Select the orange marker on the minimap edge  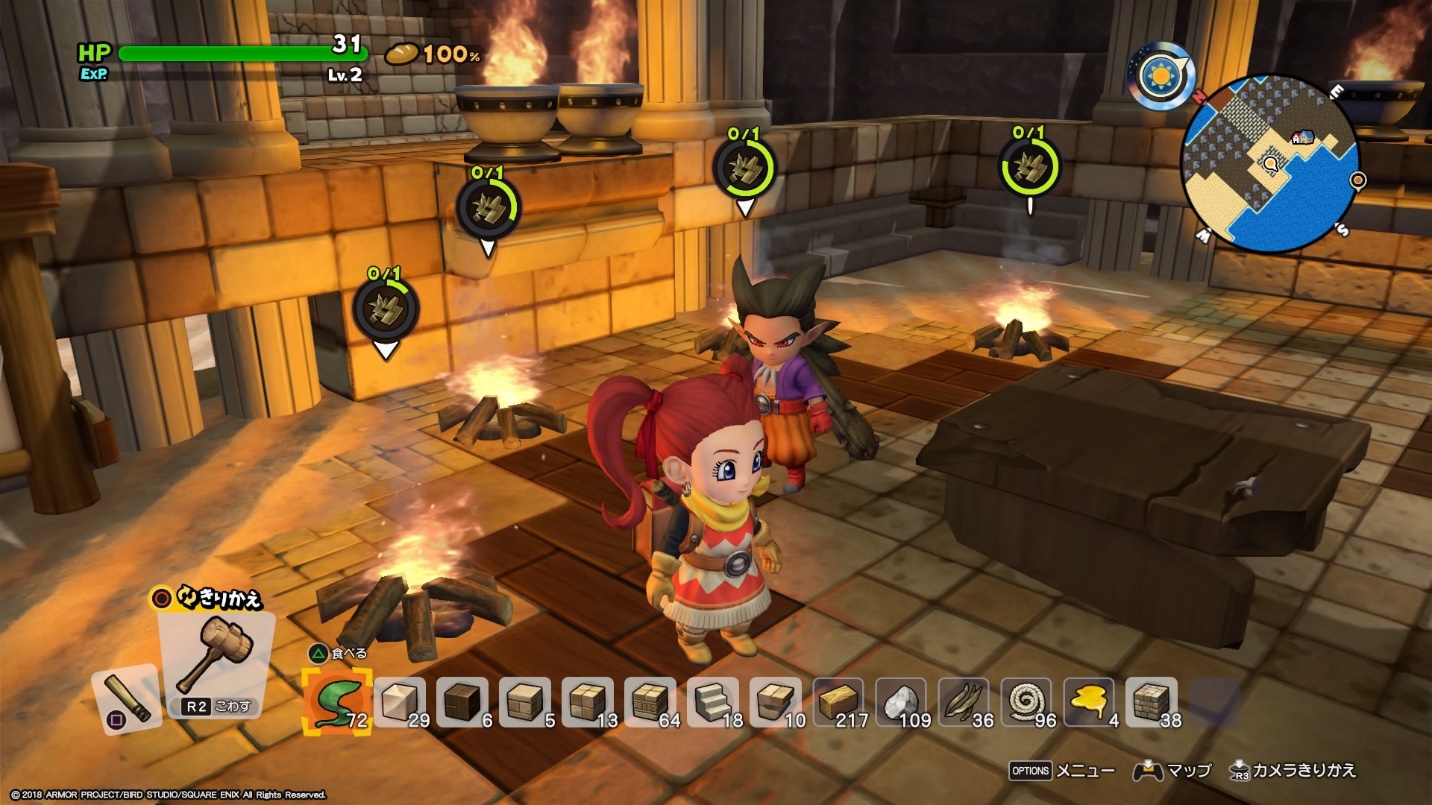pos(1358,180)
